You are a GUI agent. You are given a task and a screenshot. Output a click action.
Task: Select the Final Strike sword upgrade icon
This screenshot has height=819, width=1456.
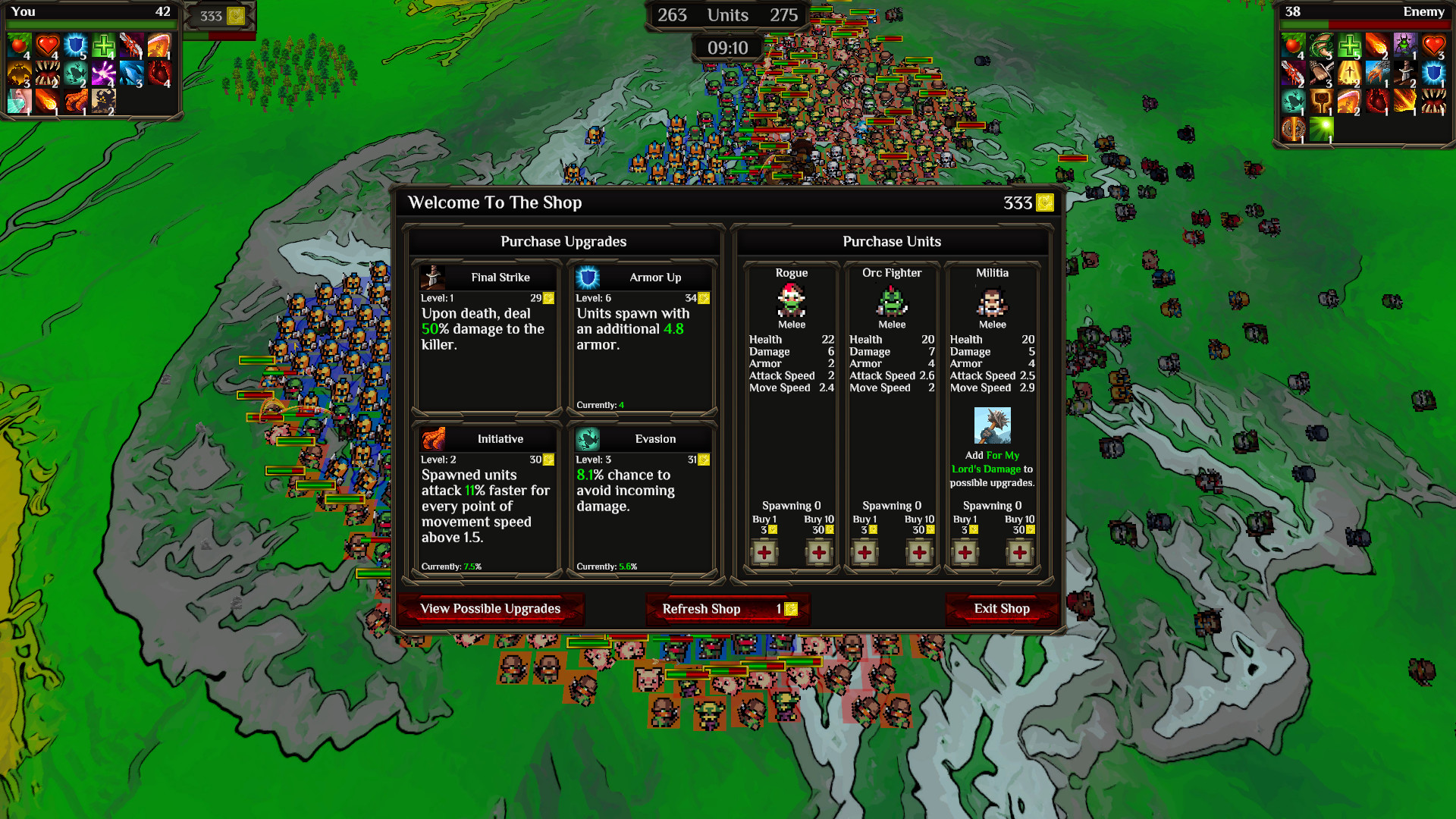(x=432, y=277)
